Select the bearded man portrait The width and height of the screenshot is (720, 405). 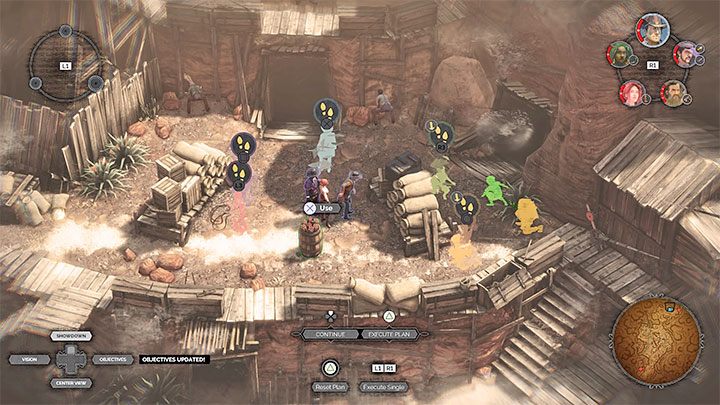[672, 93]
